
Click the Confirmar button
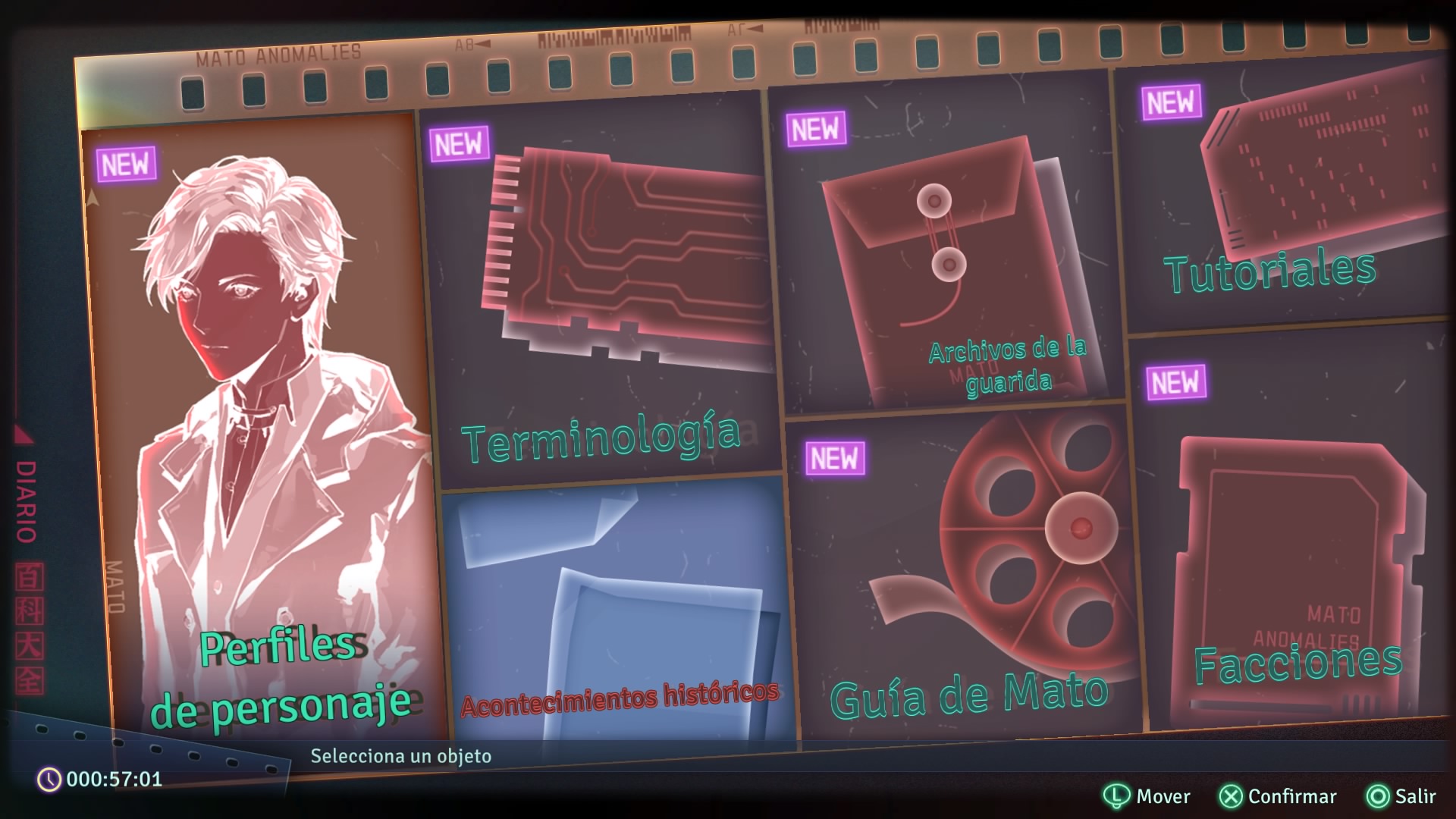coord(1278,796)
